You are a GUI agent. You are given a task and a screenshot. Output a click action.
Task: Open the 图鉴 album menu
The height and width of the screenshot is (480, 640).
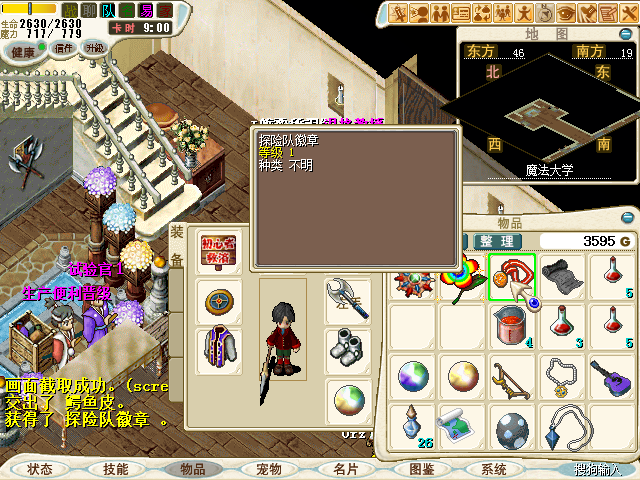pyautogui.click(x=421, y=468)
